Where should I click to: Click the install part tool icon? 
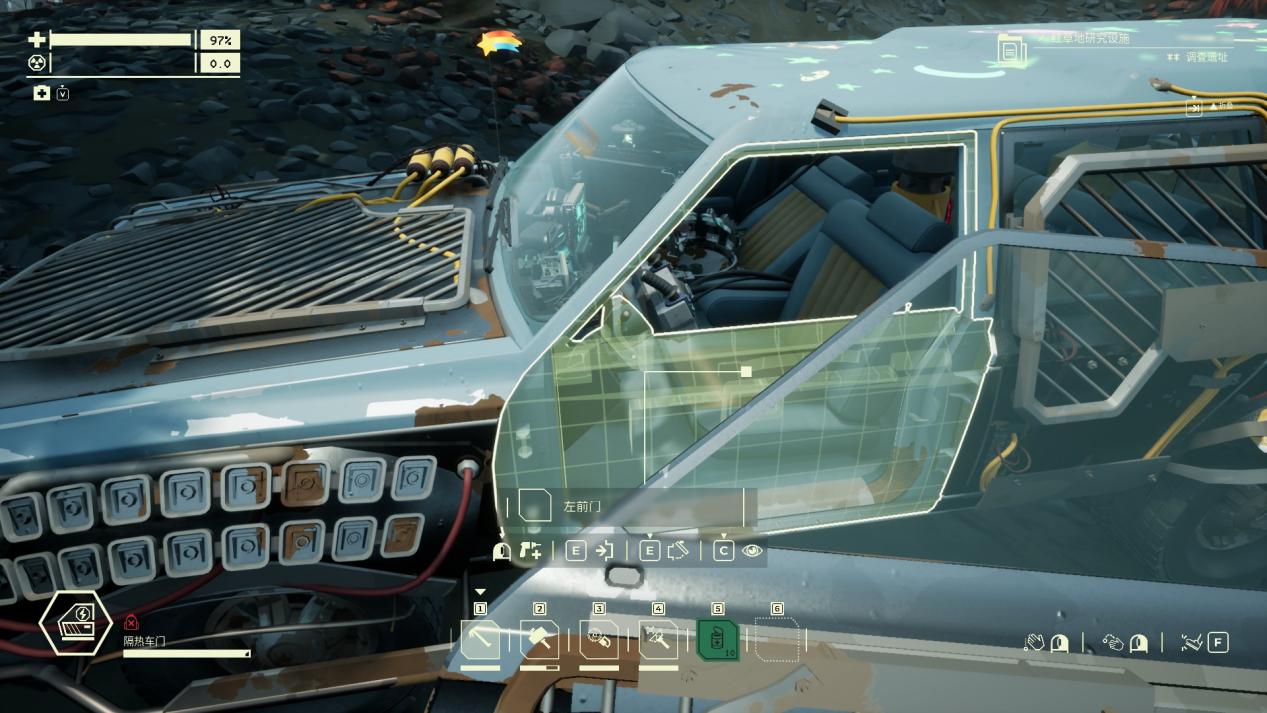coord(531,551)
